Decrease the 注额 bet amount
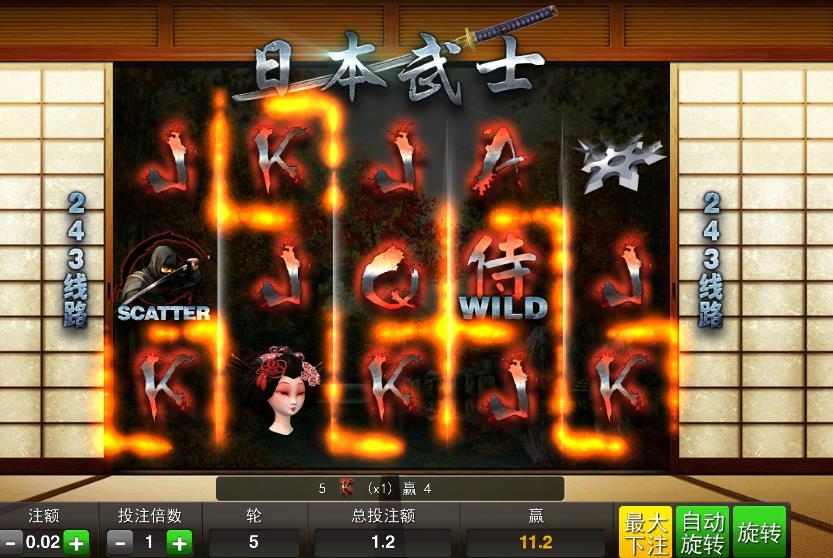The image size is (833, 558). (x=9, y=543)
